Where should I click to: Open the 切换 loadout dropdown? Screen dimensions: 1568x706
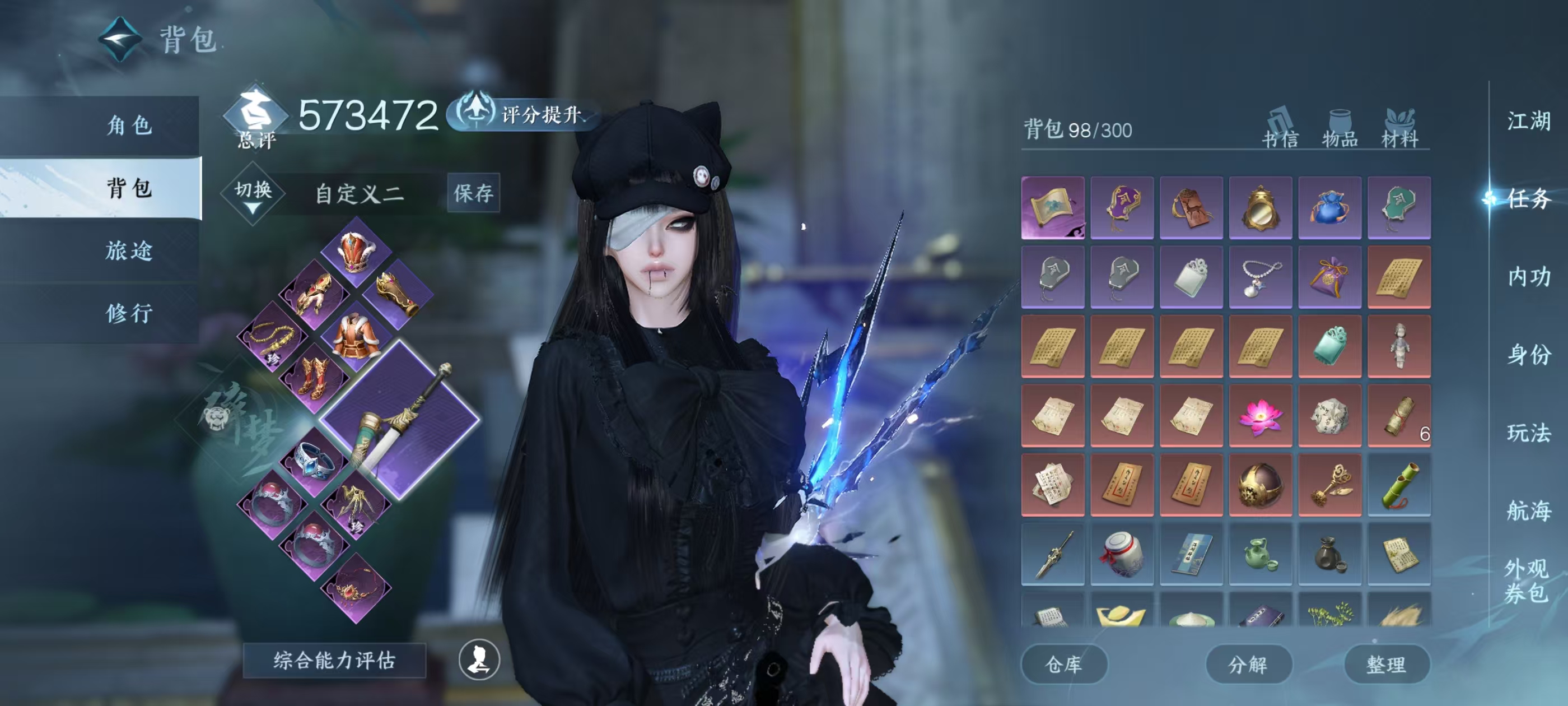click(x=253, y=194)
